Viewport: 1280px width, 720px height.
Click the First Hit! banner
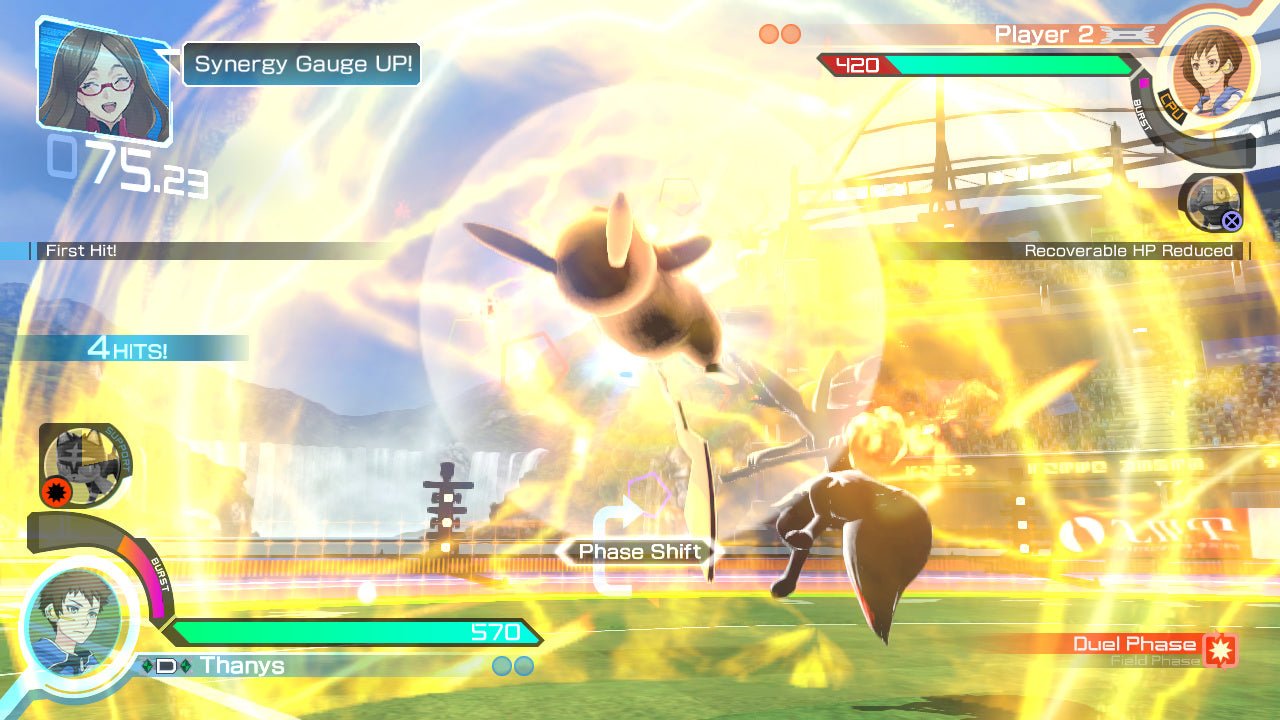tap(80, 251)
